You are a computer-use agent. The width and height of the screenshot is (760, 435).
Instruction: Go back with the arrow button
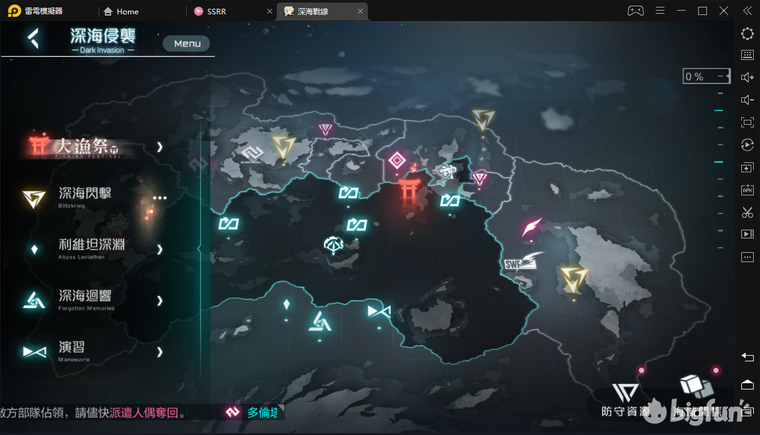pyautogui.click(x=34, y=39)
